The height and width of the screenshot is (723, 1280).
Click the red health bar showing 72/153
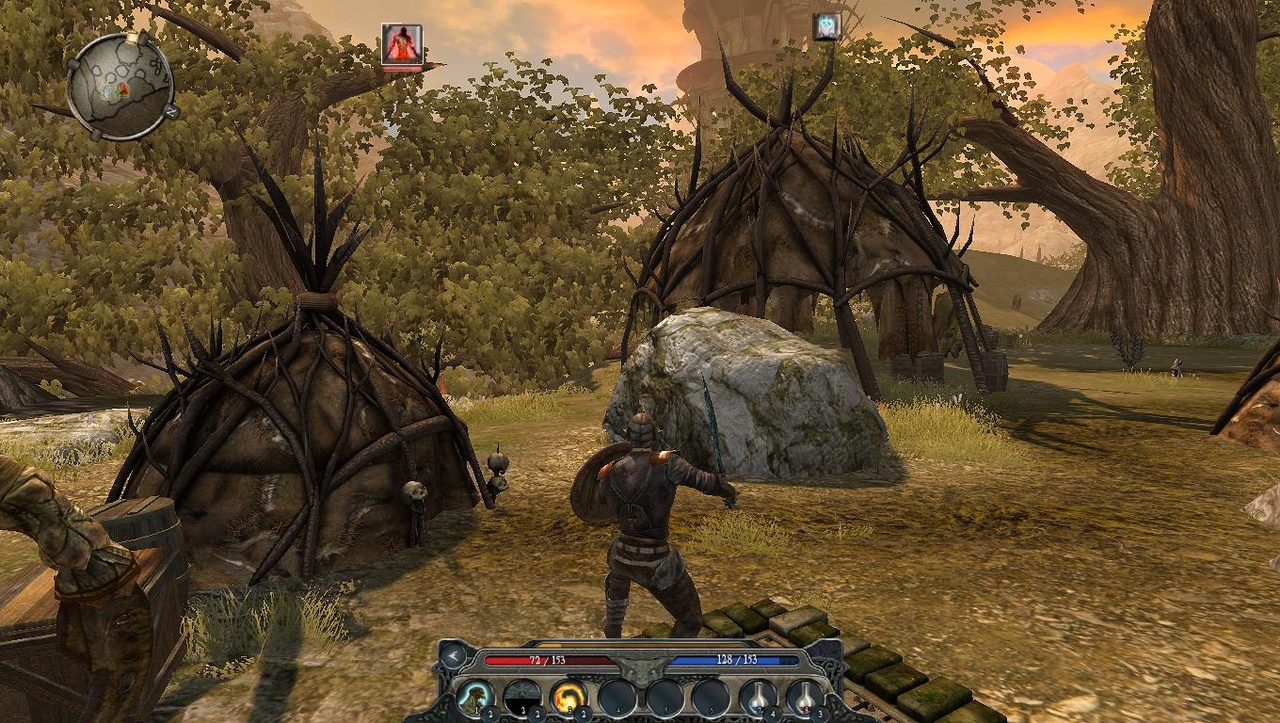coord(546,660)
